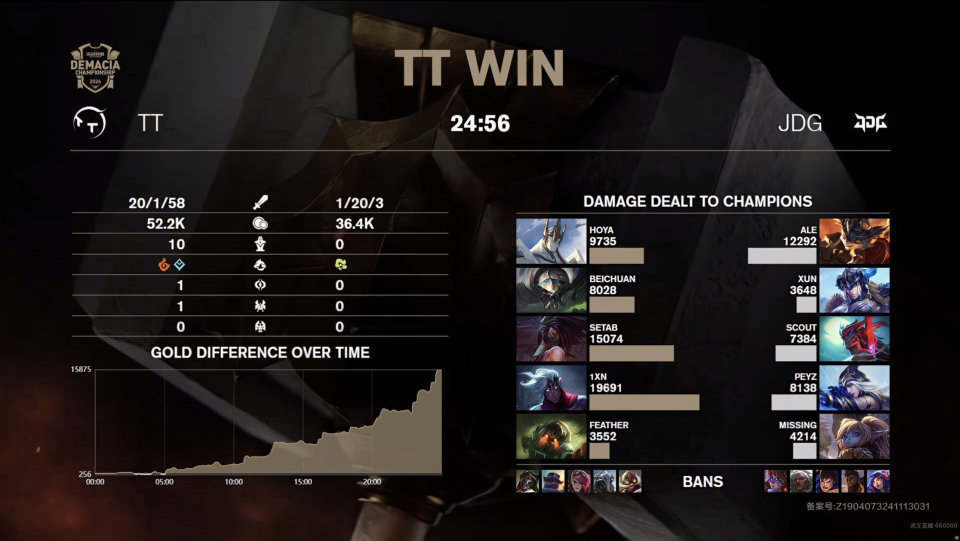The height and width of the screenshot is (541, 960).
Task: Click the TT team logo
Action: (91, 123)
